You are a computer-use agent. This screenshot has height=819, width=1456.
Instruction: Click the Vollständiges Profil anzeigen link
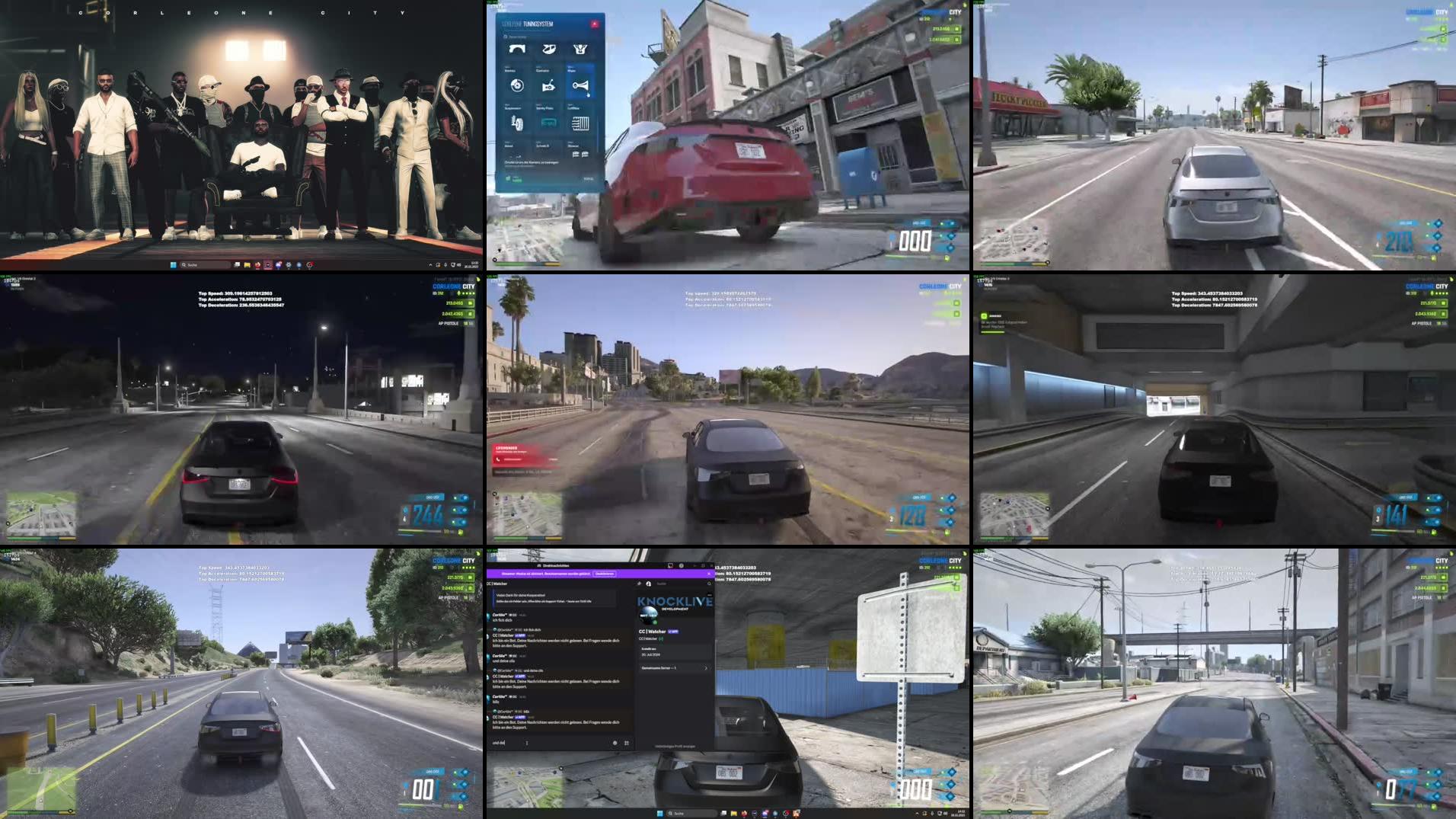[x=675, y=747]
